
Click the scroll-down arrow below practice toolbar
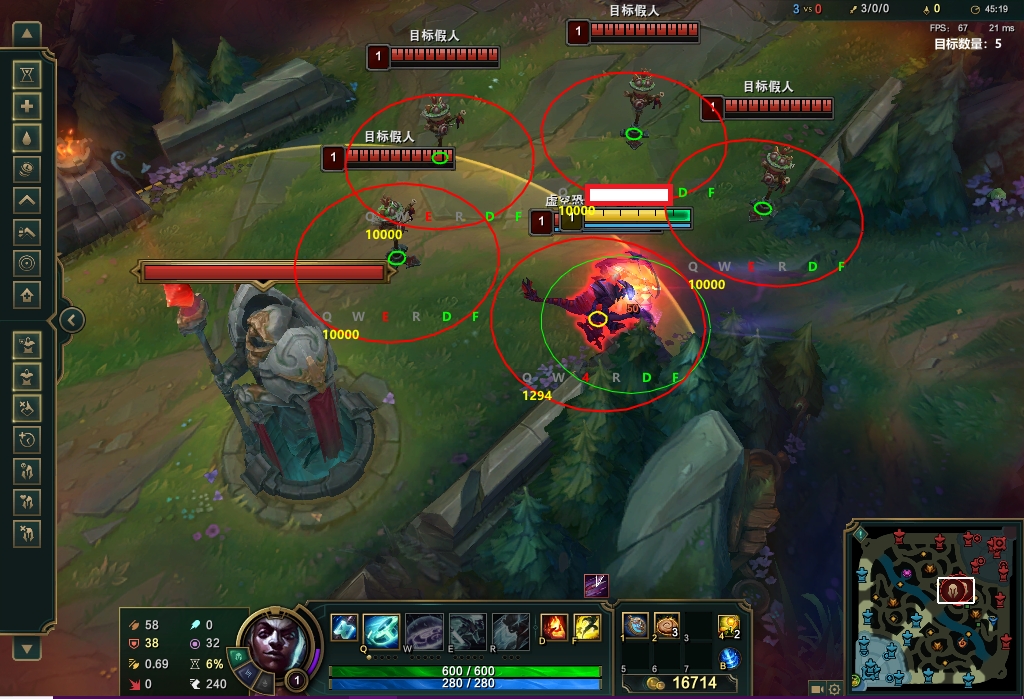tap(27, 647)
